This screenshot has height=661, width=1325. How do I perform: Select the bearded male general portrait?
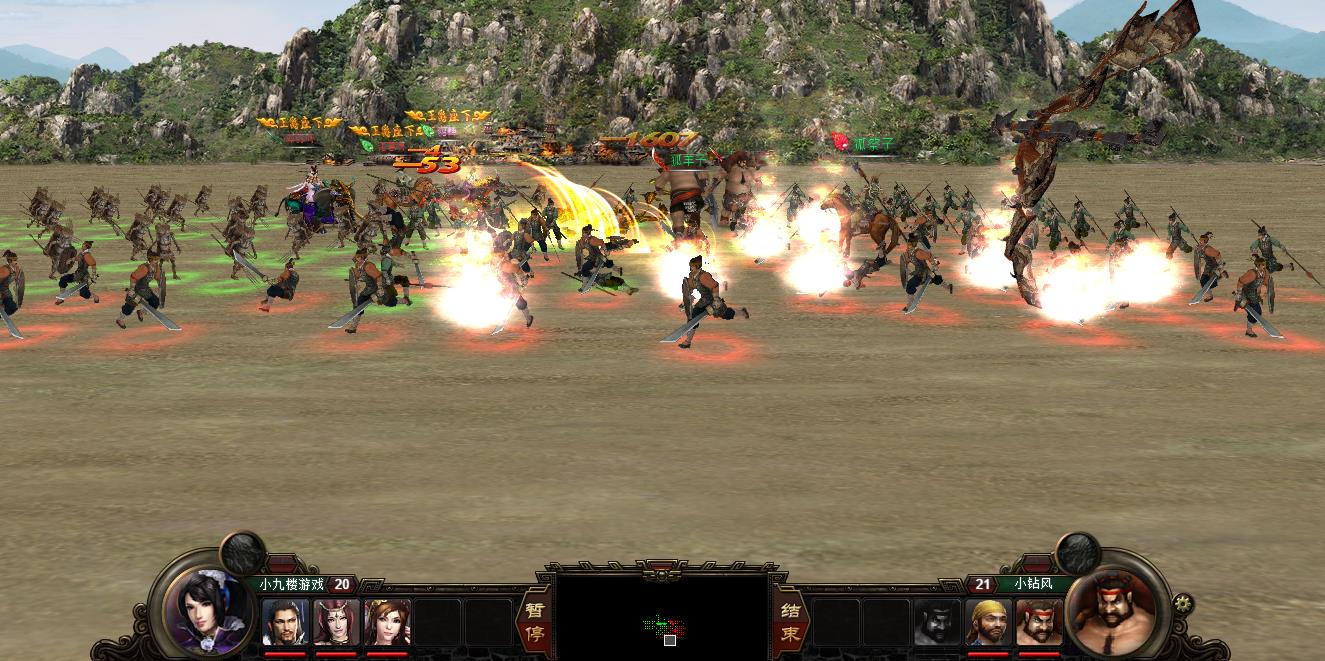coord(285,622)
